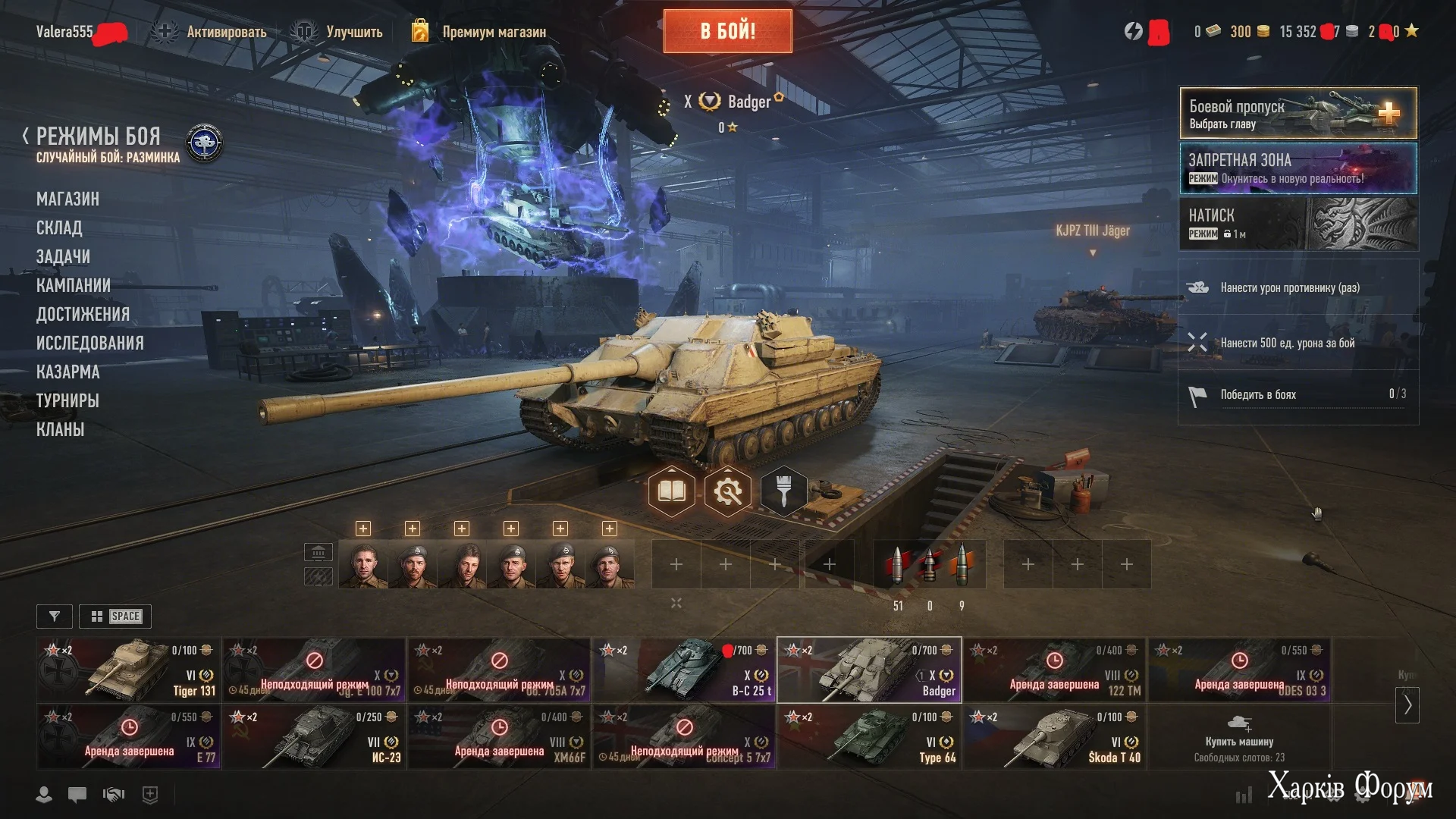
Task: Open the ТУРНИРЫ section
Action: tap(67, 400)
